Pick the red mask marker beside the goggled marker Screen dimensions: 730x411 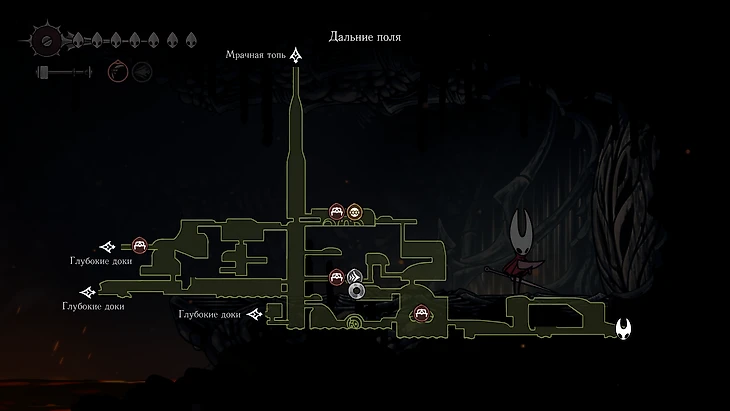pyautogui.click(x=337, y=212)
